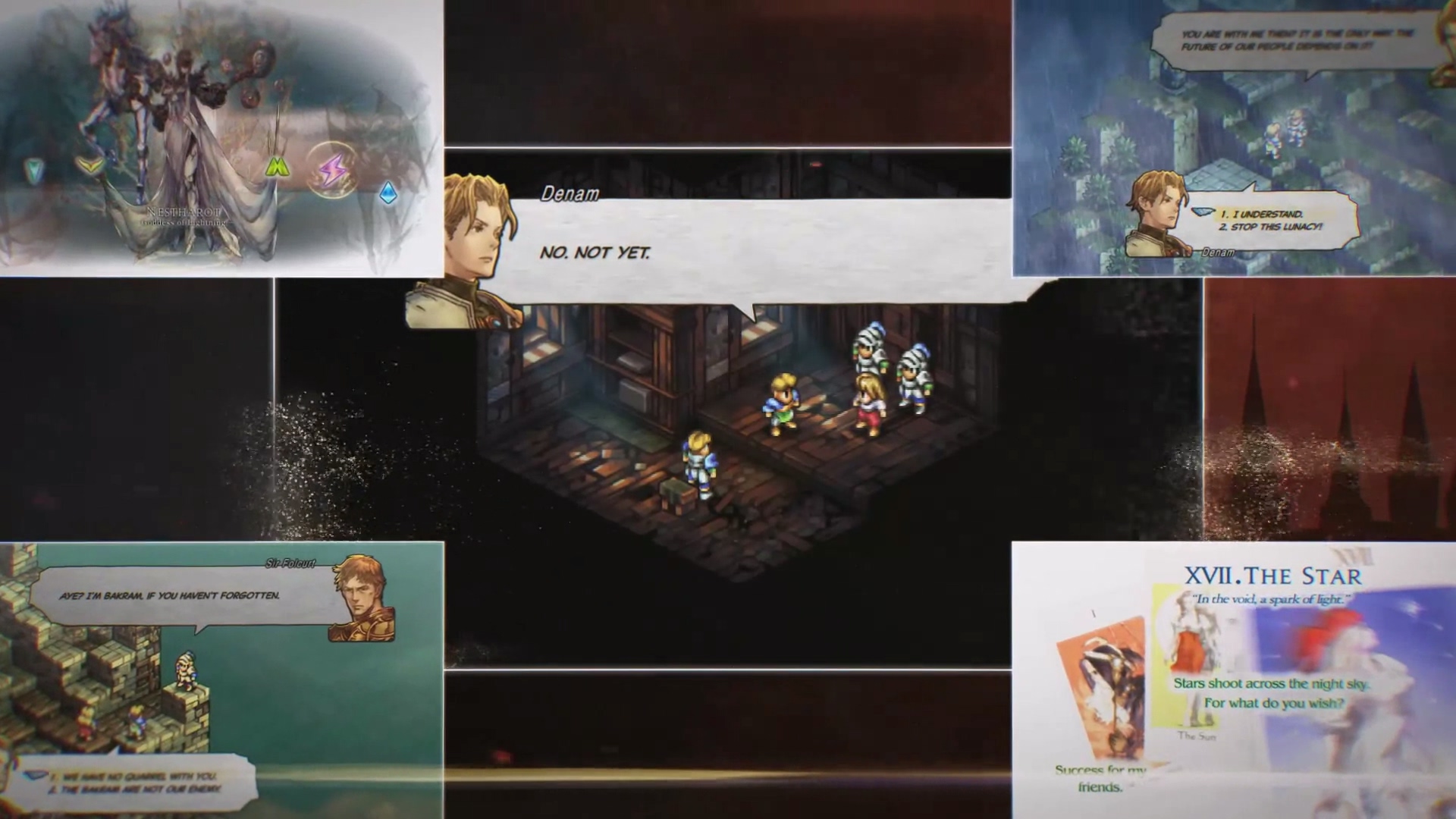This screenshot has height=819, width=1456.
Task: Pick "1. WE HAVE NO QUARREL WITH YOU."
Action: point(135,776)
